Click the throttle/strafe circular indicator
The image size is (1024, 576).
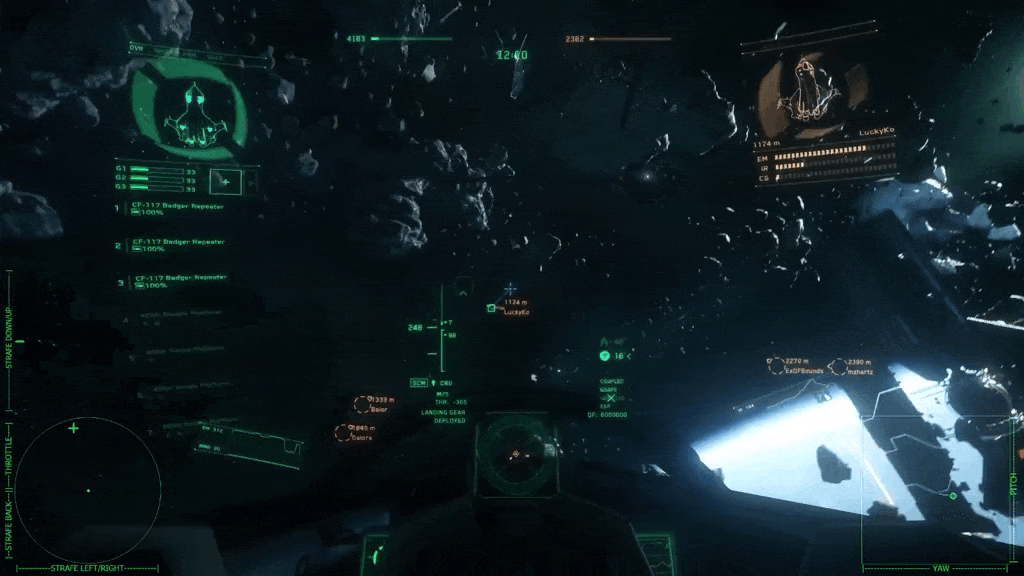point(88,490)
